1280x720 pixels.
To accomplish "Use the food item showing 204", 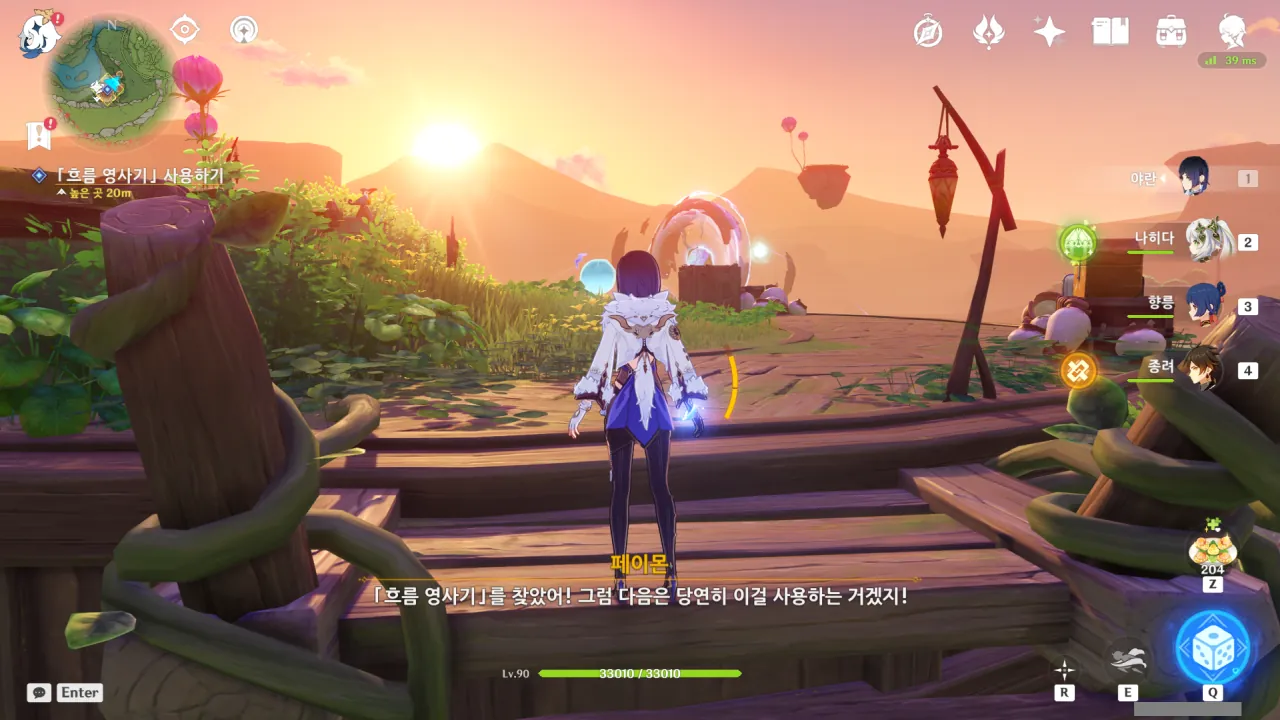I will coord(1212,549).
